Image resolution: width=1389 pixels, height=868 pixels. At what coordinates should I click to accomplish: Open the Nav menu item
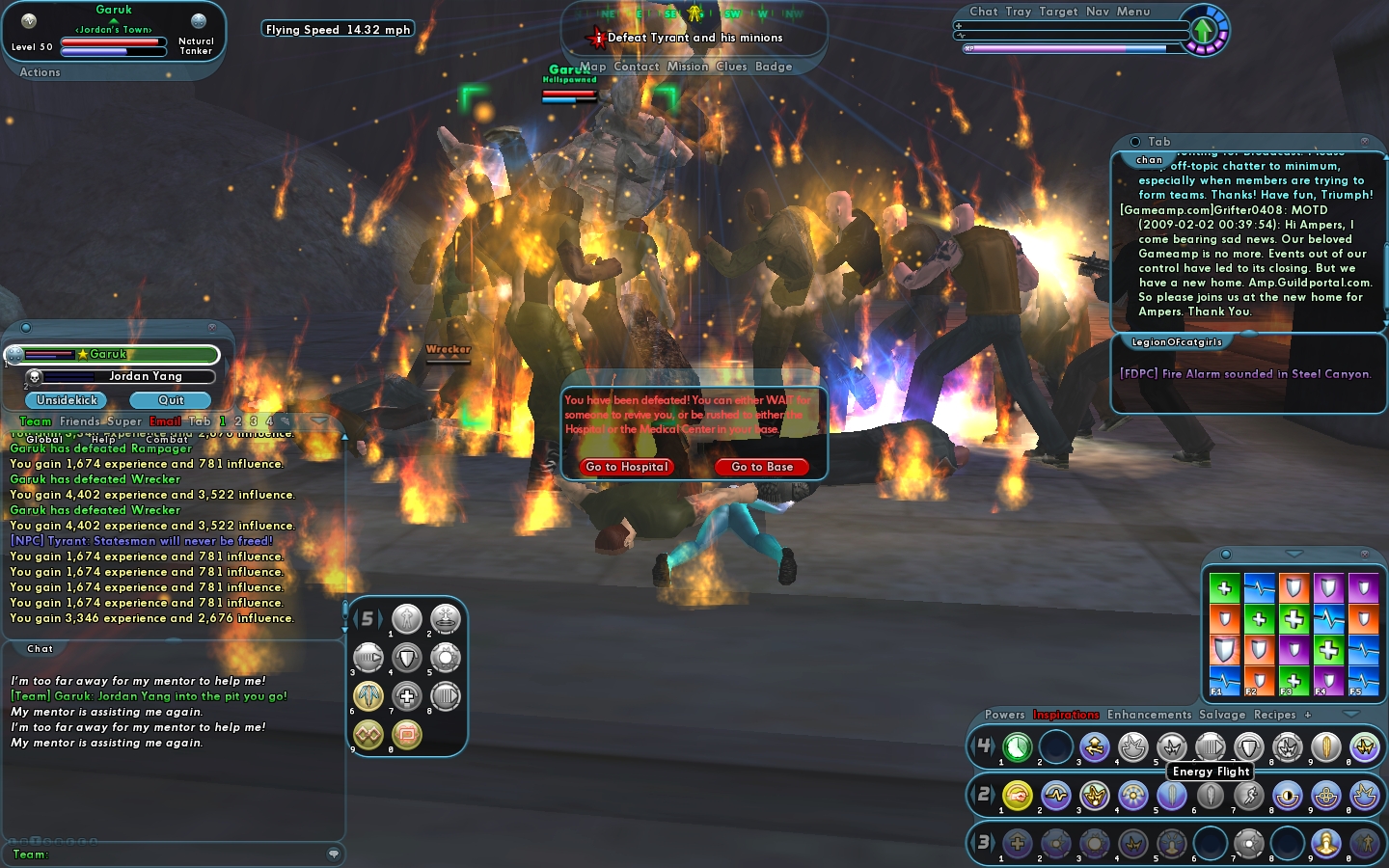(x=1098, y=12)
